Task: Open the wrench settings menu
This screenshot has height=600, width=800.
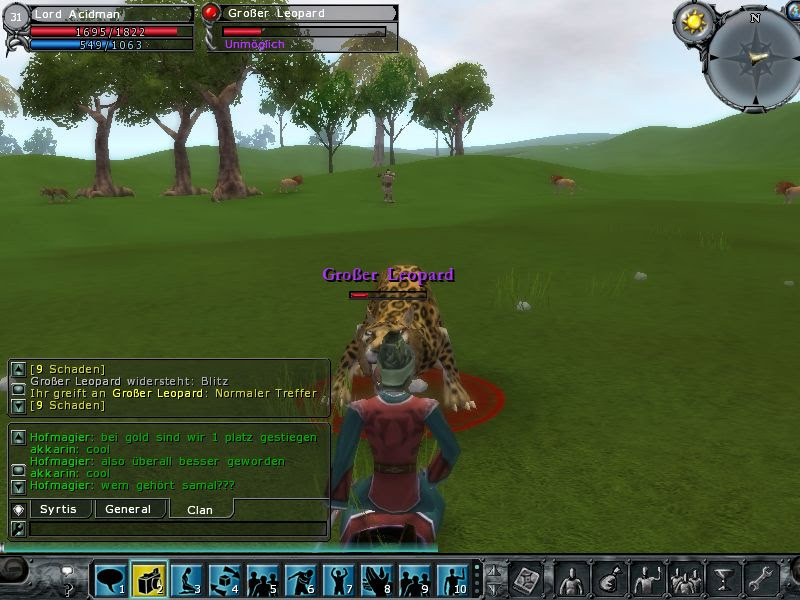Action: coord(761,578)
